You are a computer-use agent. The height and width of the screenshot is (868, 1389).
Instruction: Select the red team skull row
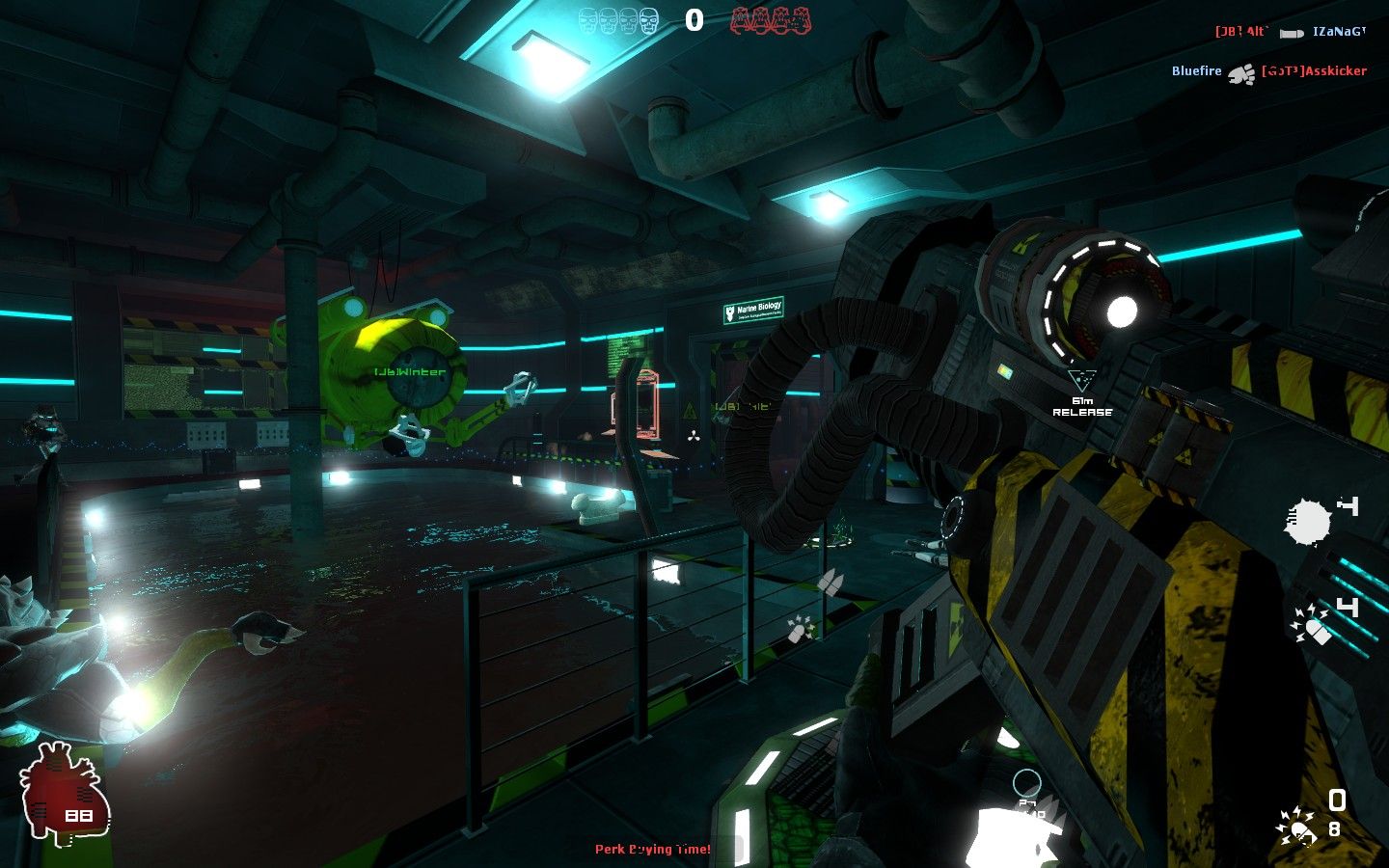(771, 20)
